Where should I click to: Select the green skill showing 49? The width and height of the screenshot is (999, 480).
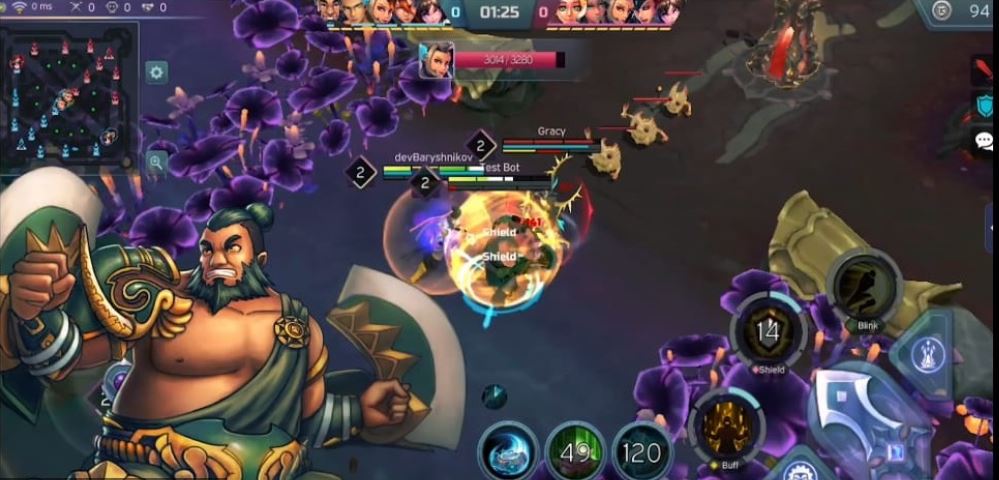(x=575, y=453)
